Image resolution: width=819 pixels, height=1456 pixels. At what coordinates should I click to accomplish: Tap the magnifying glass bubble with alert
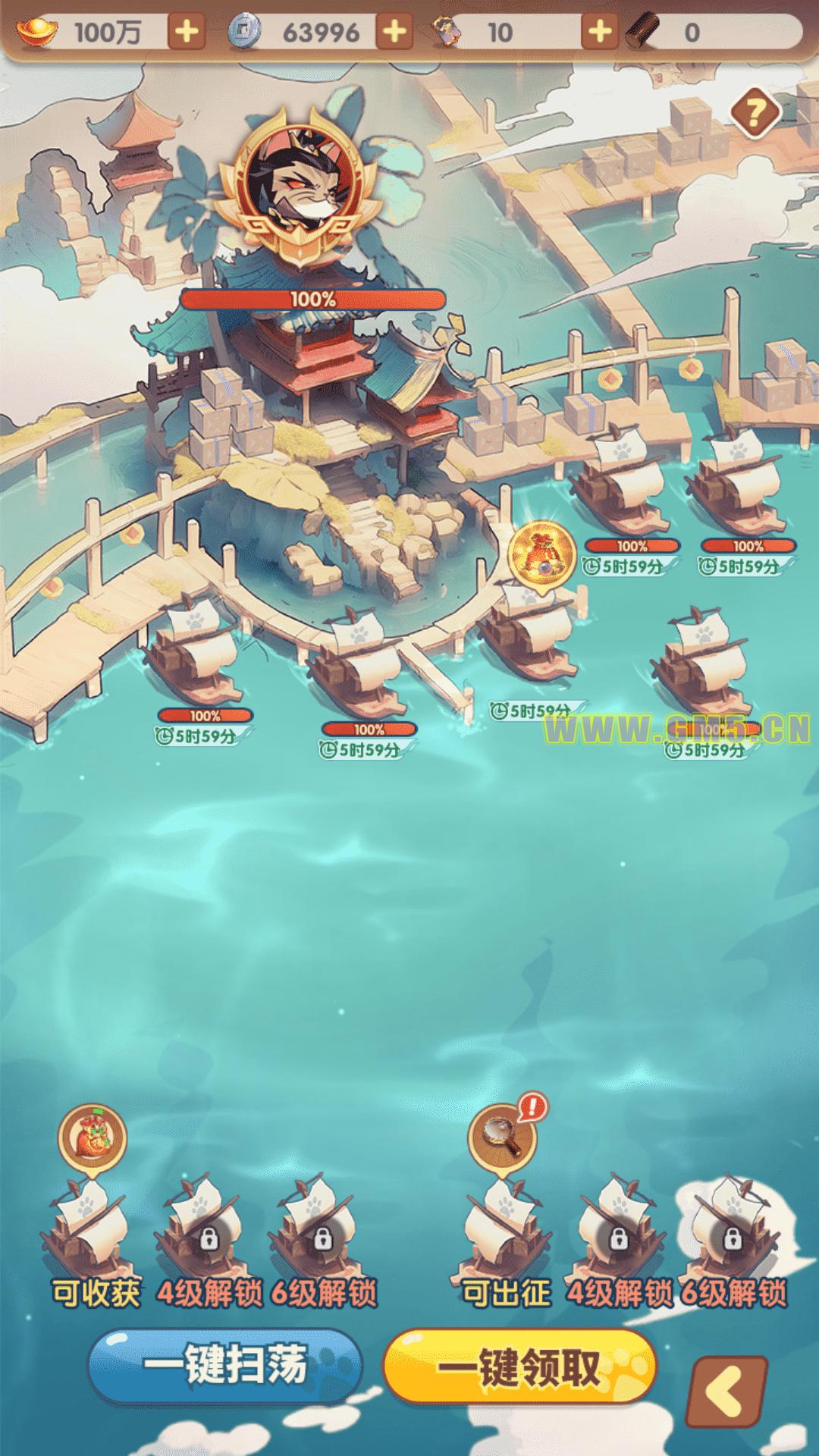pyautogui.click(x=503, y=1137)
